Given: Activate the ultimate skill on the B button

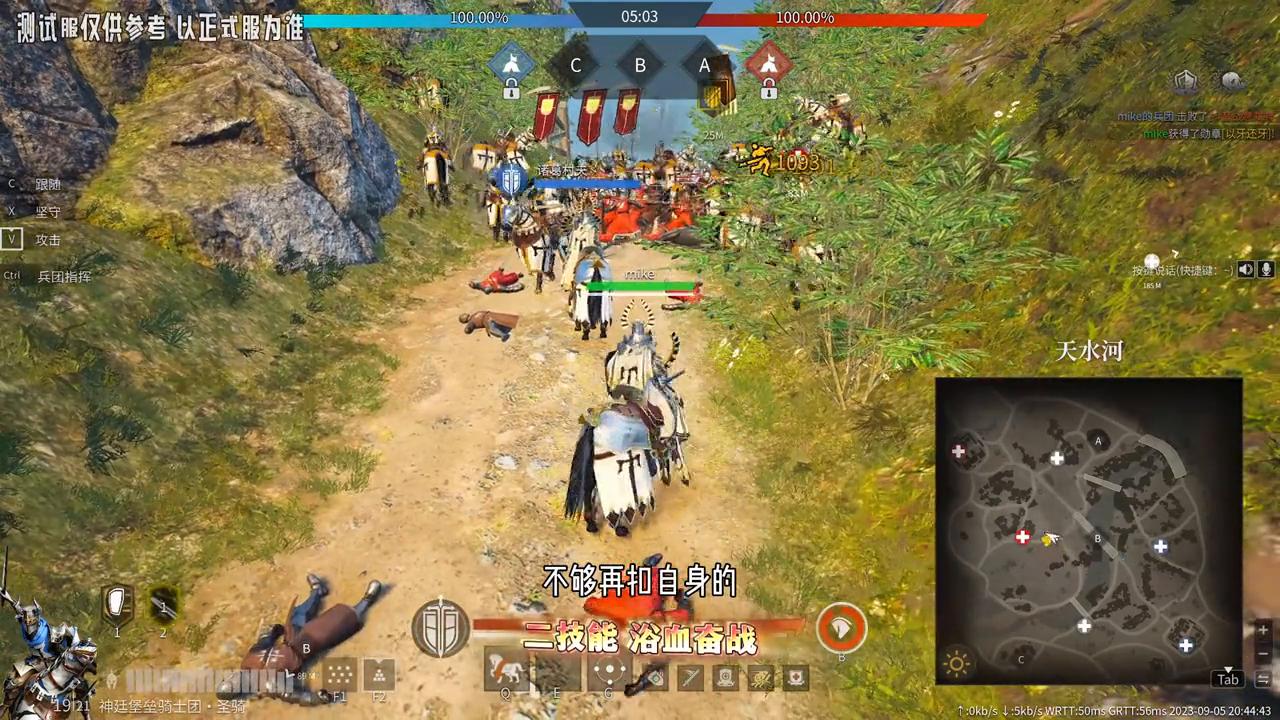Looking at the screenshot, I should coord(842,629).
